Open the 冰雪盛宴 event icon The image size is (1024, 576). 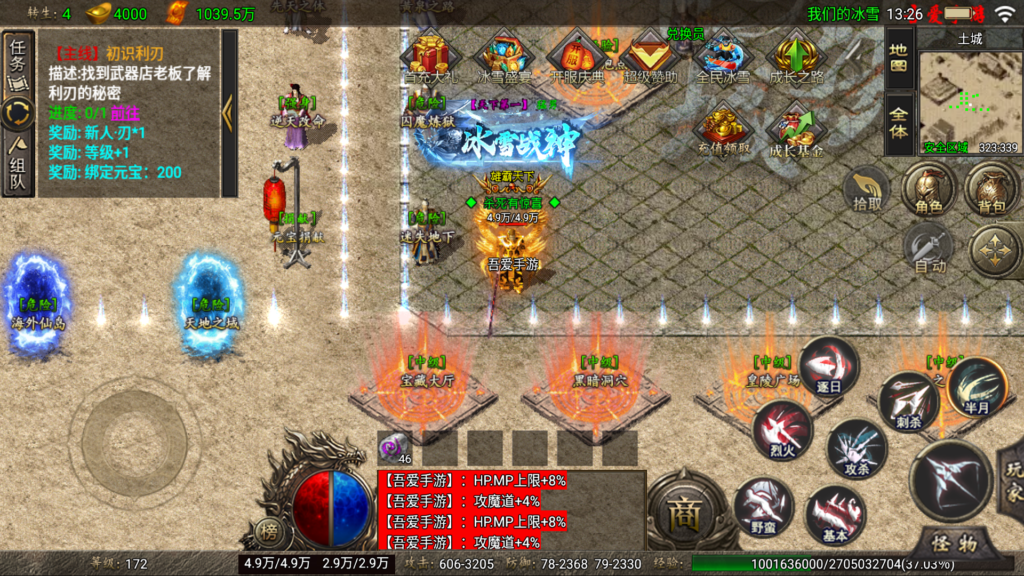point(504,58)
